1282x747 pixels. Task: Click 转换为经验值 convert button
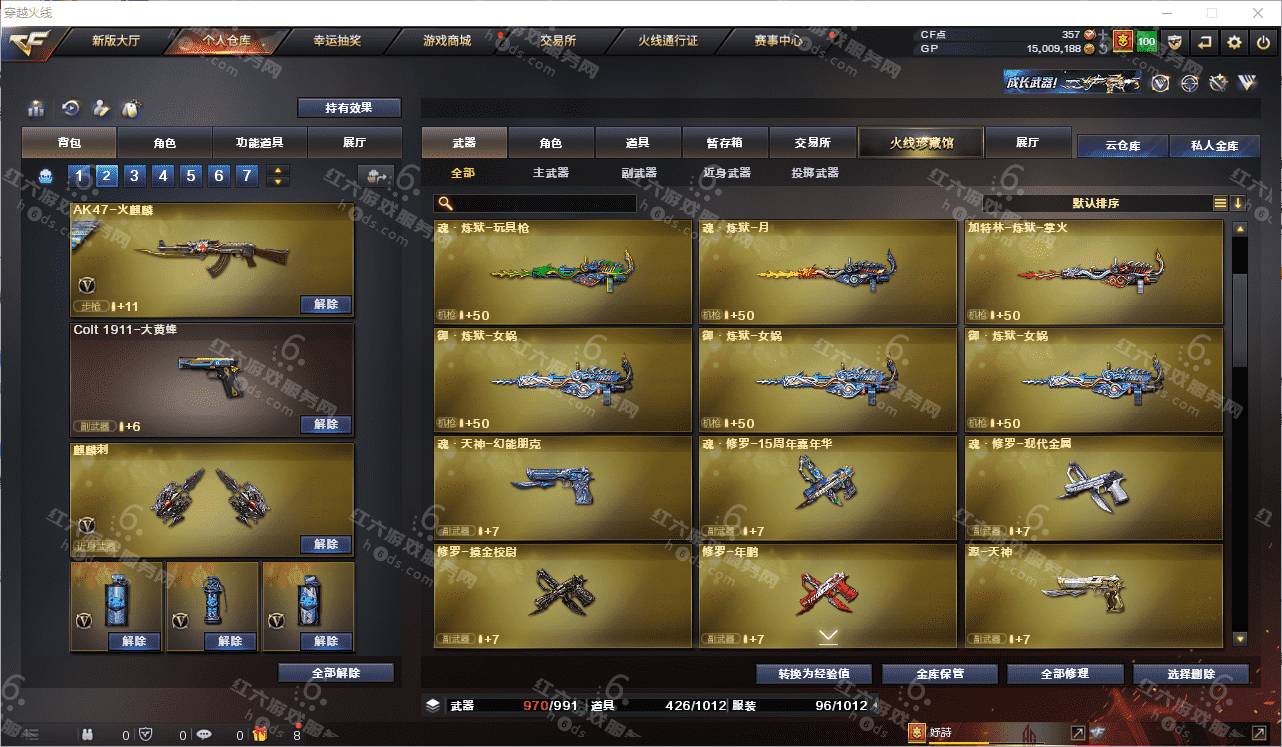pyautogui.click(x=814, y=674)
